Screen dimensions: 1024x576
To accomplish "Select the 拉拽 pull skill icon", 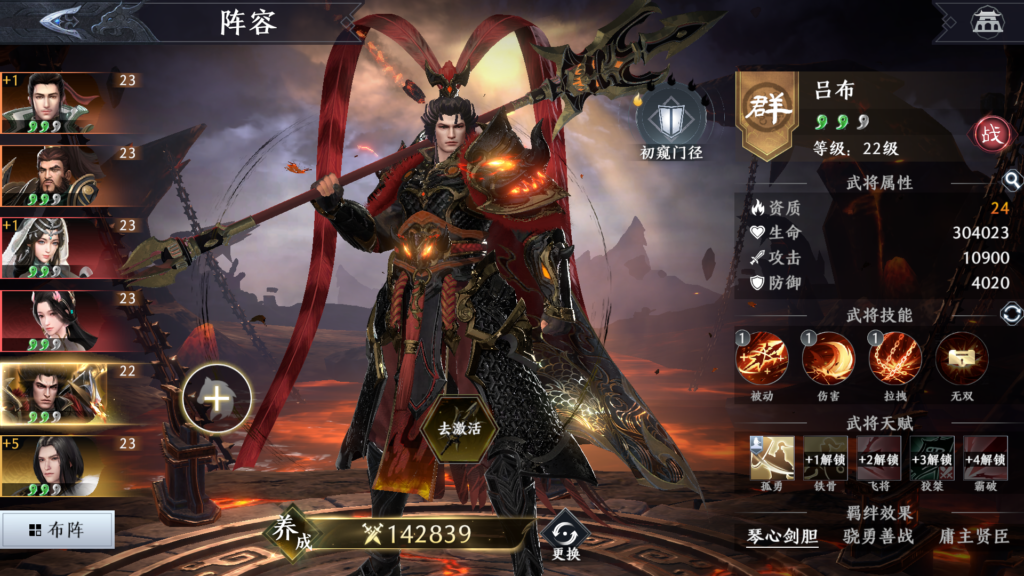I will [x=895, y=360].
